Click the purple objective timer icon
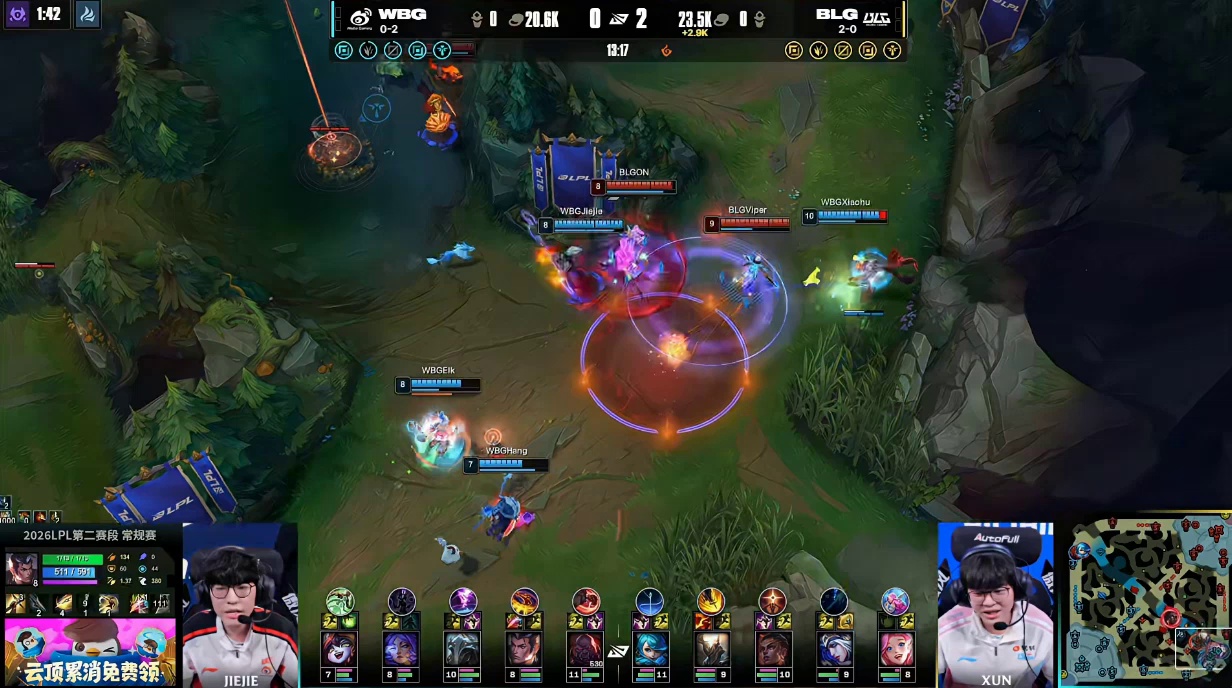The height and width of the screenshot is (688, 1232). click(17, 15)
